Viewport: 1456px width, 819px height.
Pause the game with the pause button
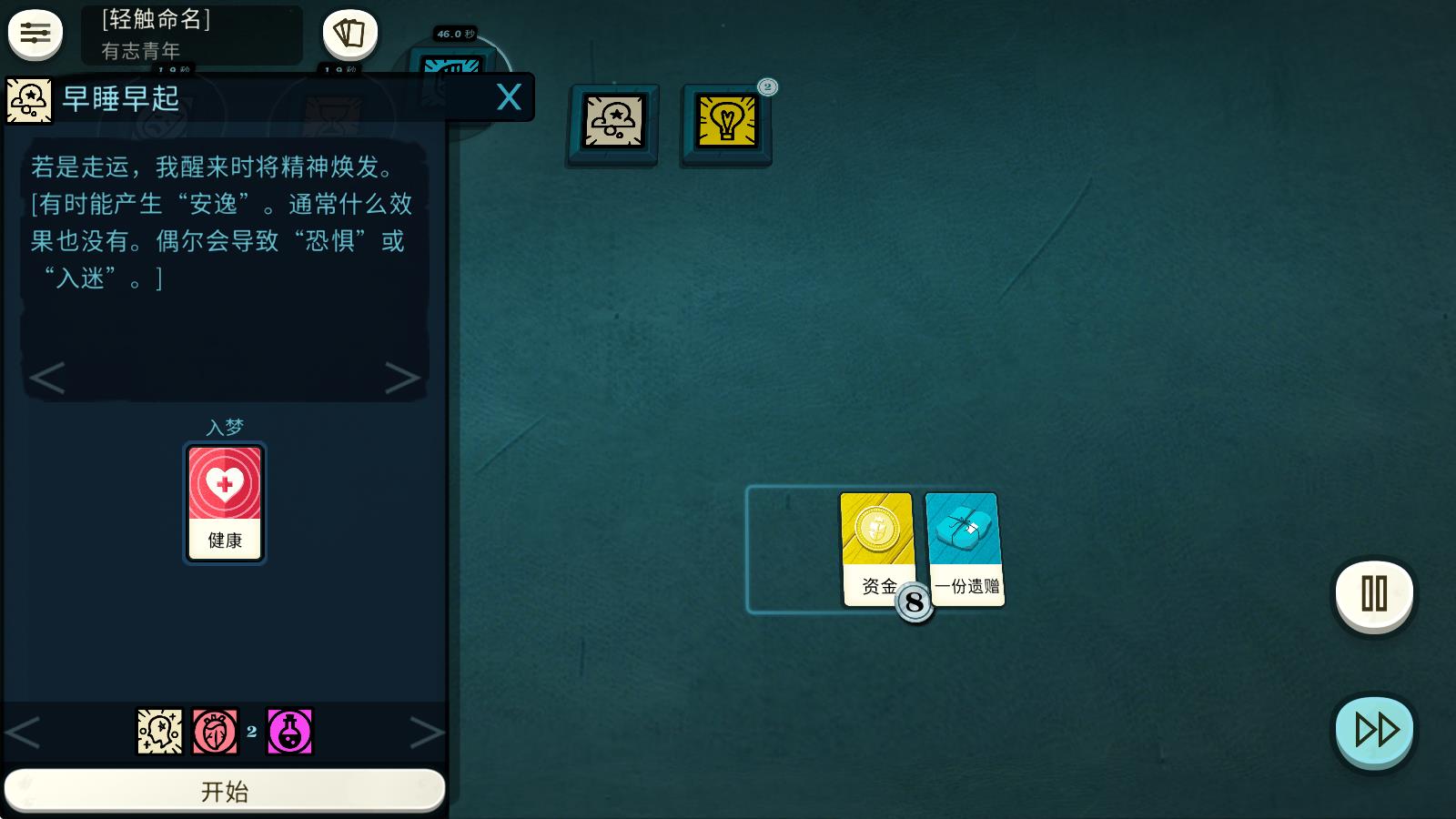tap(1372, 592)
